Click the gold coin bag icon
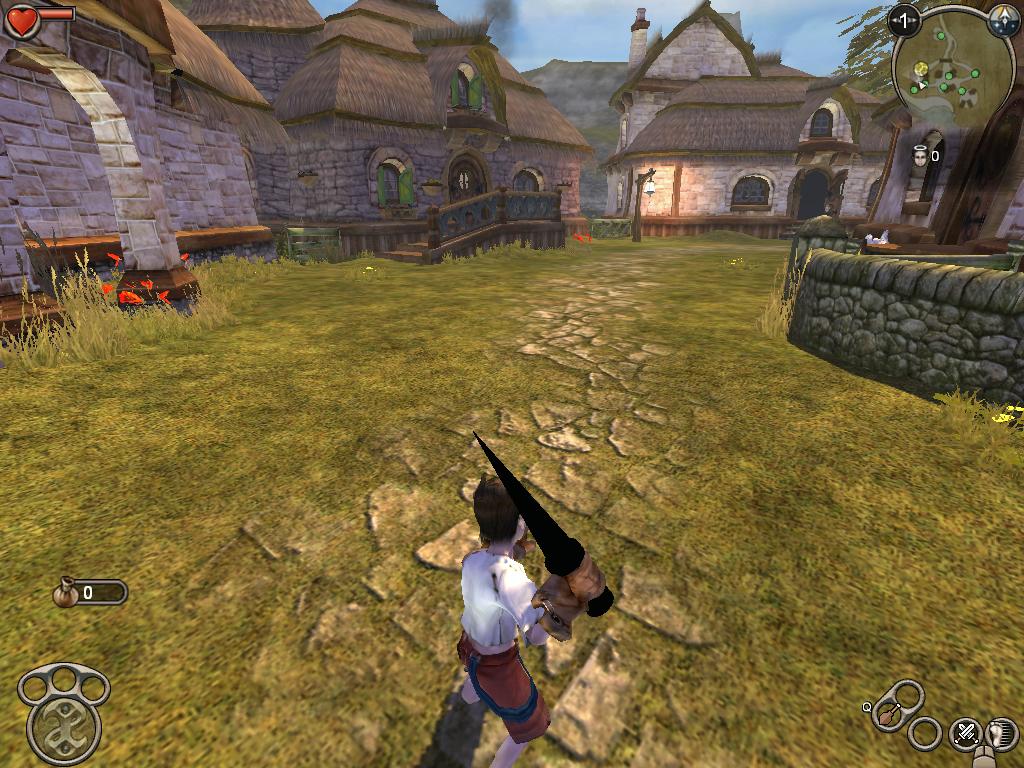 [x=67, y=592]
